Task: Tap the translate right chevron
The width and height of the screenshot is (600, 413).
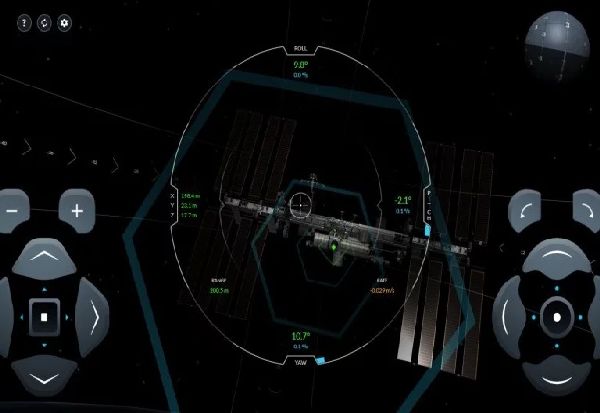Action: (92, 319)
